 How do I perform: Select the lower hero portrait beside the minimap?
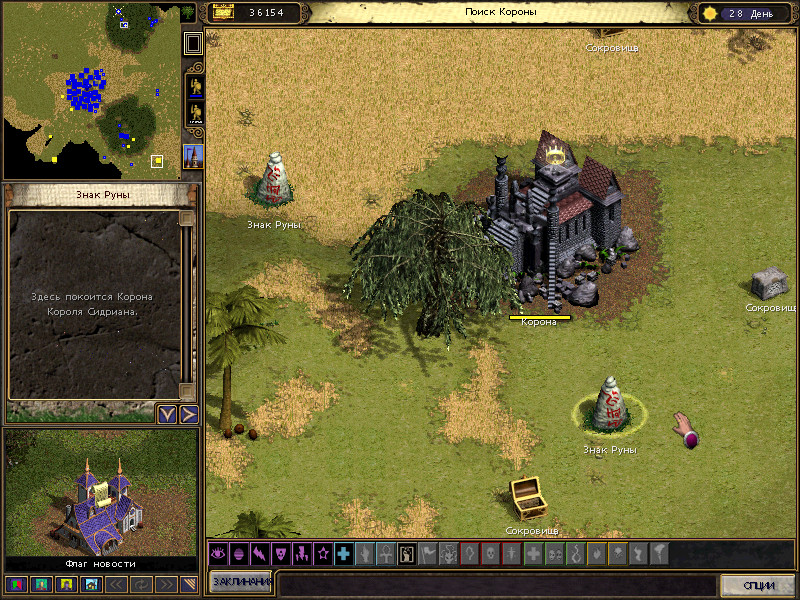coord(195,112)
